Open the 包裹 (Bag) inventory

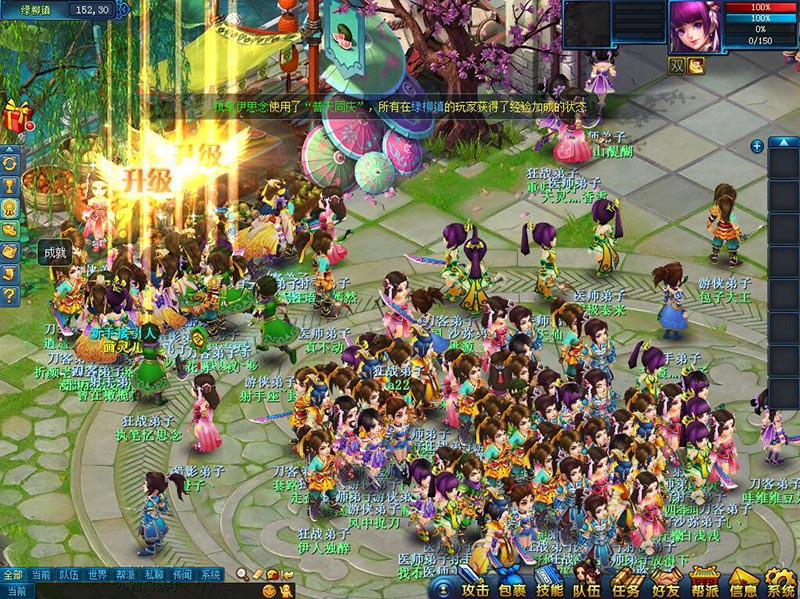[x=511, y=586]
